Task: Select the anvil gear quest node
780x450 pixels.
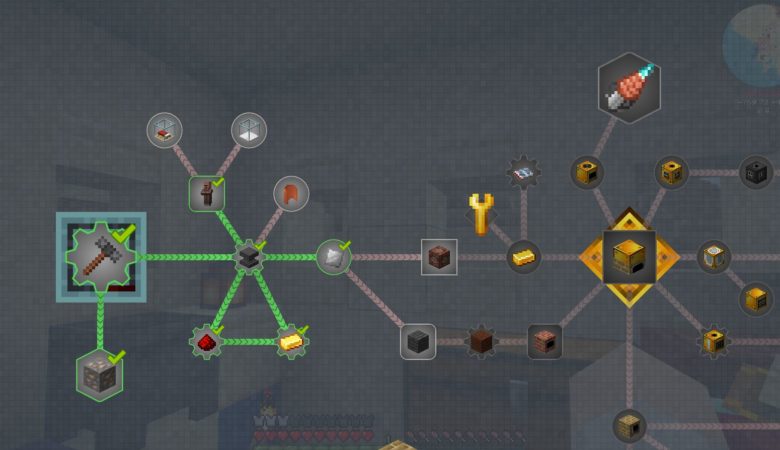Action: pos(248,257)
